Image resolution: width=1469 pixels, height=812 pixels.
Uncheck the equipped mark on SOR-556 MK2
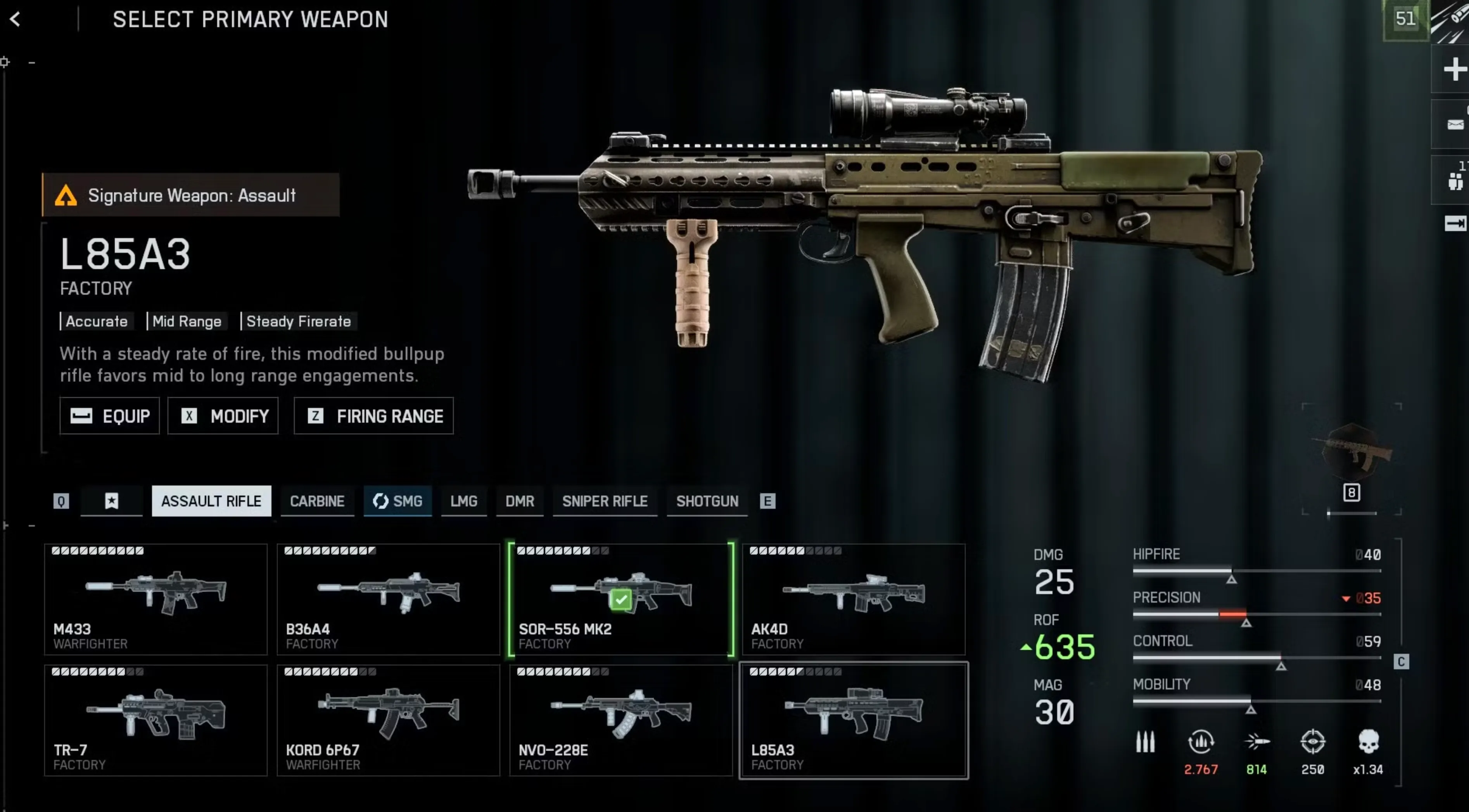coord(621,599)
